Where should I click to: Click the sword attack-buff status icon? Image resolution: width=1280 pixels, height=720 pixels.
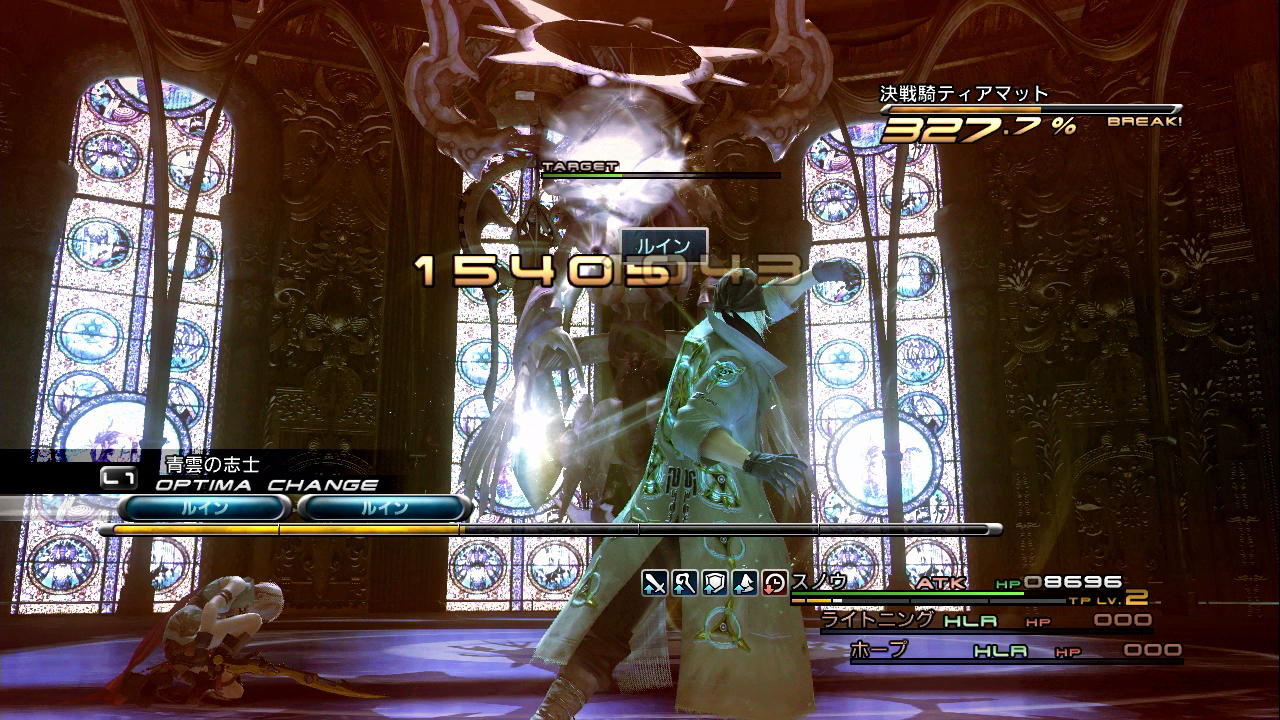click(654, 582)
